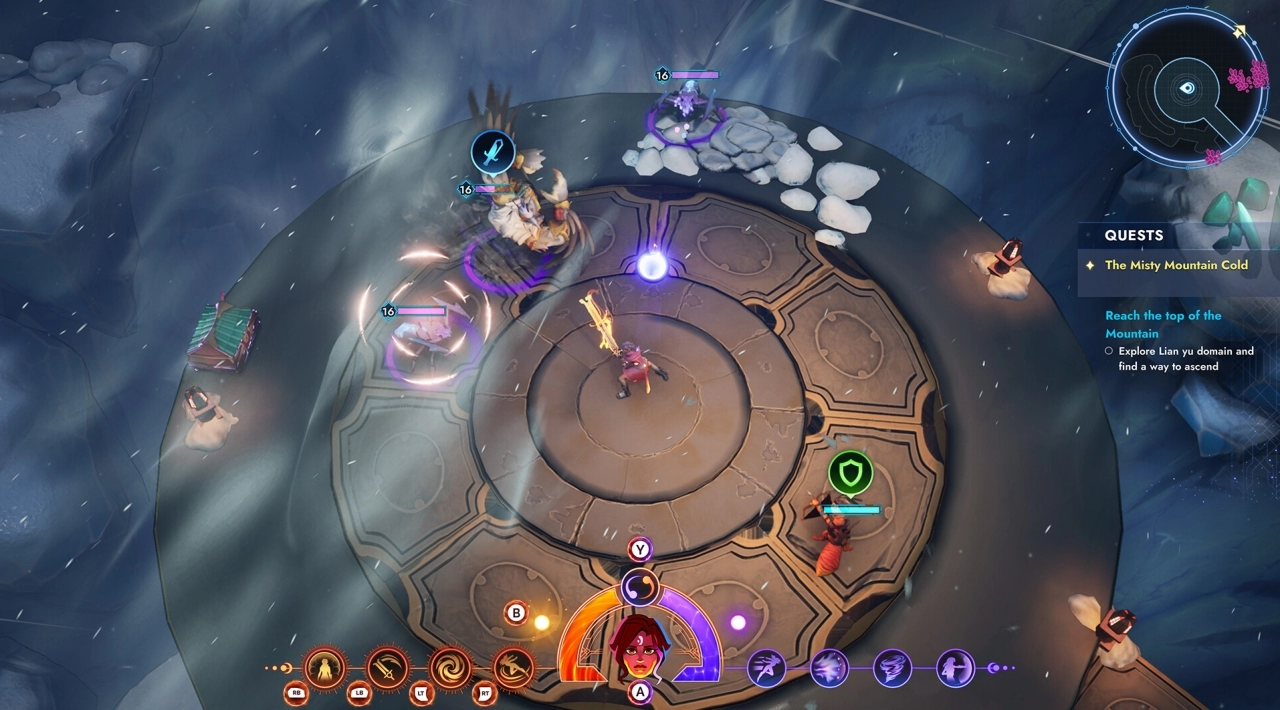Click the red-haired character portrait

click(x=639, y=648)
